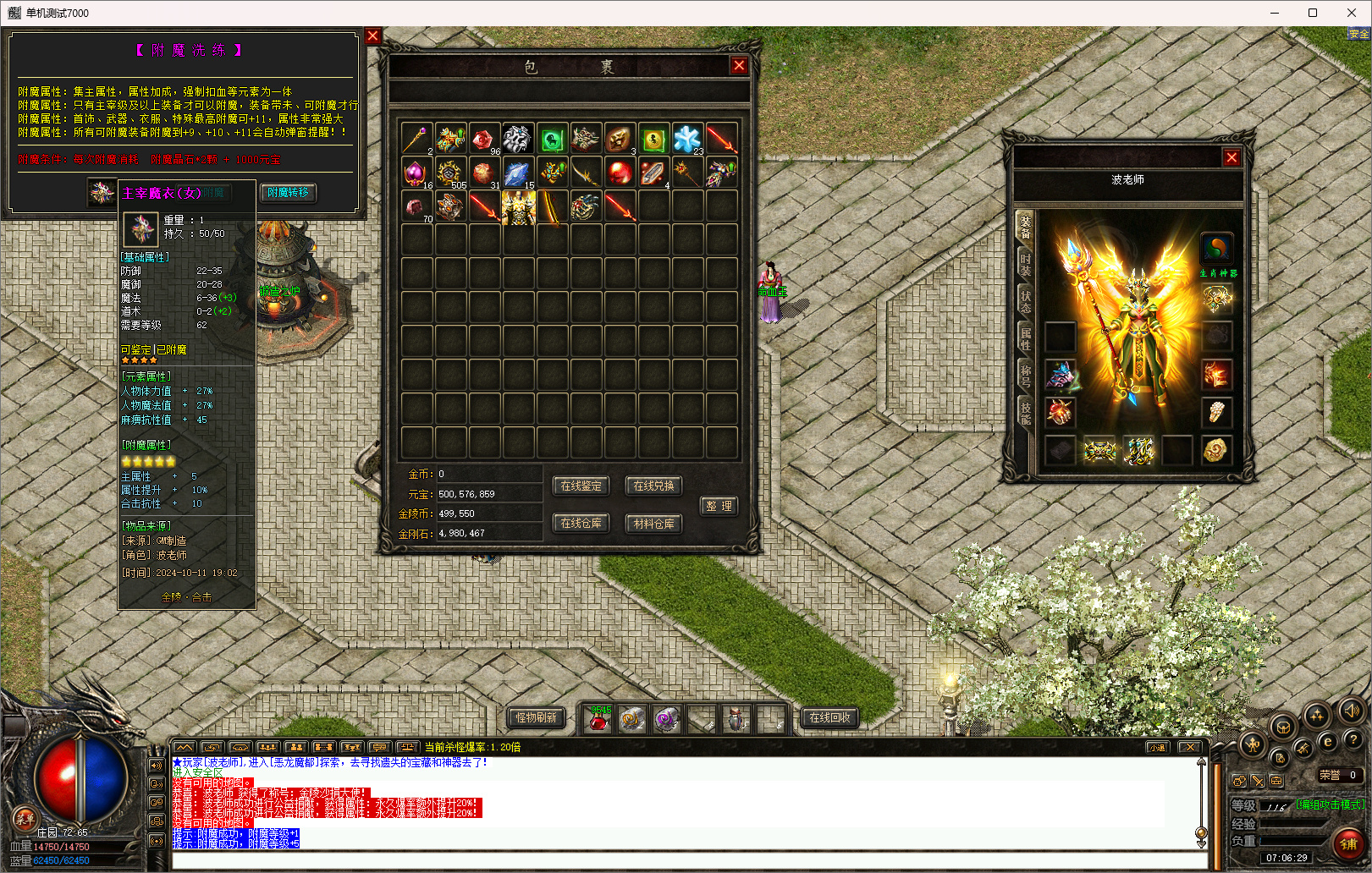Open the 技能 skills tab

[1025, 413]
